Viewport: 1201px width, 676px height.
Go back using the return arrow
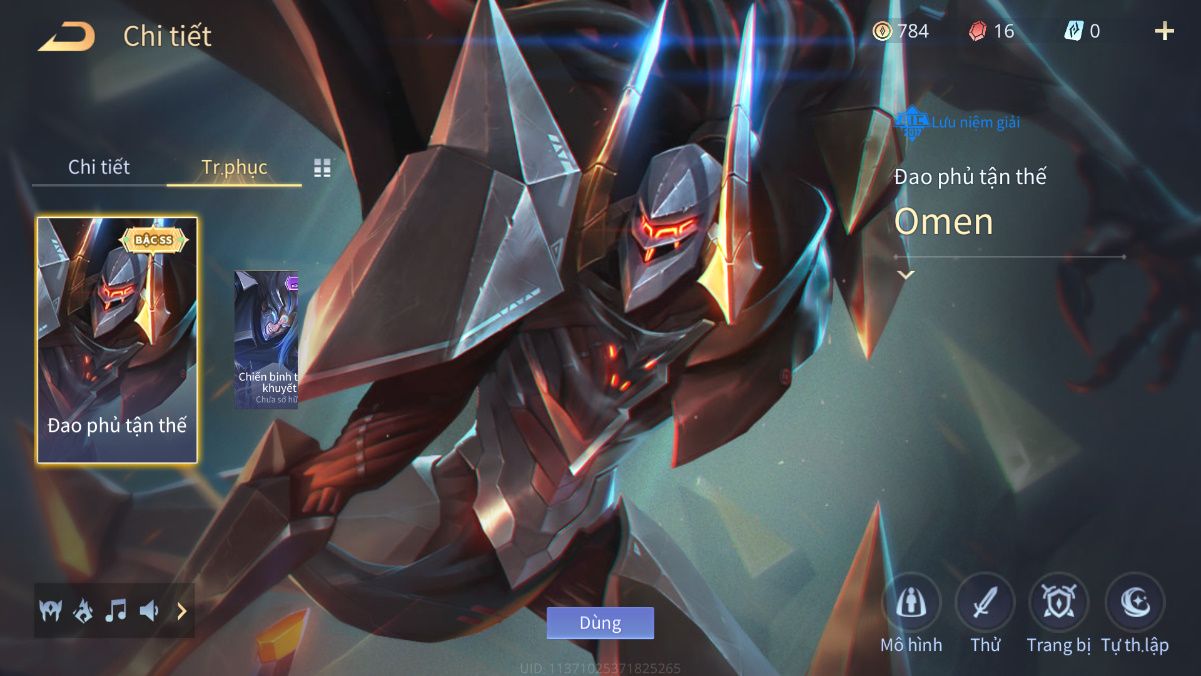click(67, 37)
